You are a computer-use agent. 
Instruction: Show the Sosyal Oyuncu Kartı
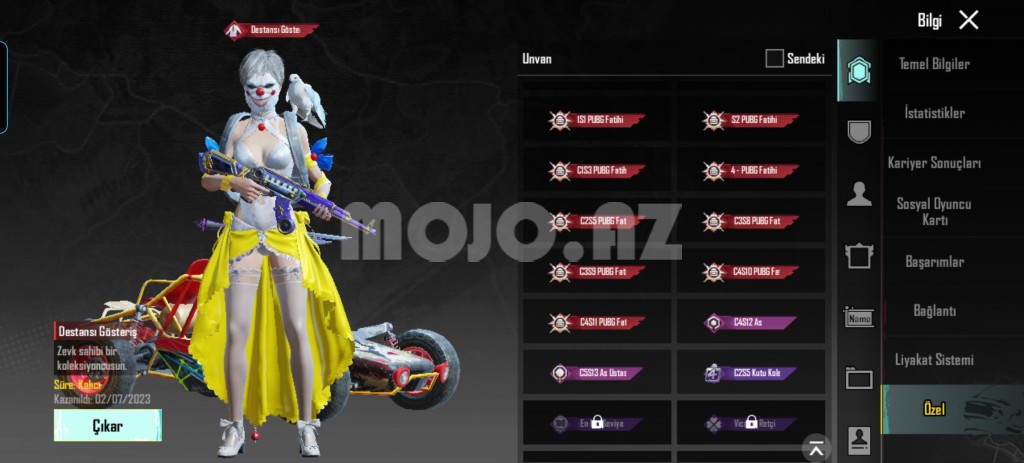point(934,211)
